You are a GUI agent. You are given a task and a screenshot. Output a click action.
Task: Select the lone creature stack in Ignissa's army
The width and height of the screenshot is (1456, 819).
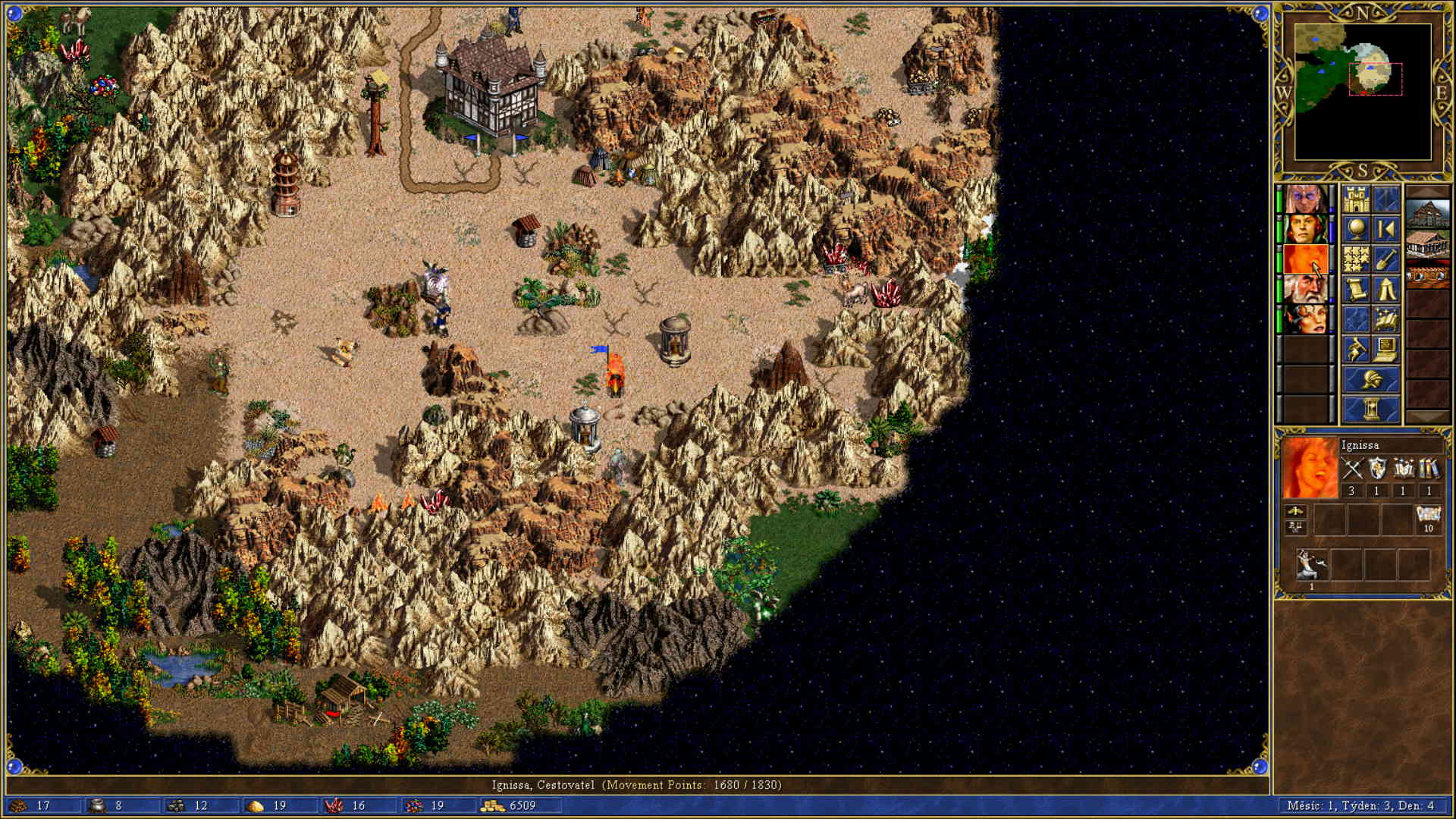point(1311,565)
